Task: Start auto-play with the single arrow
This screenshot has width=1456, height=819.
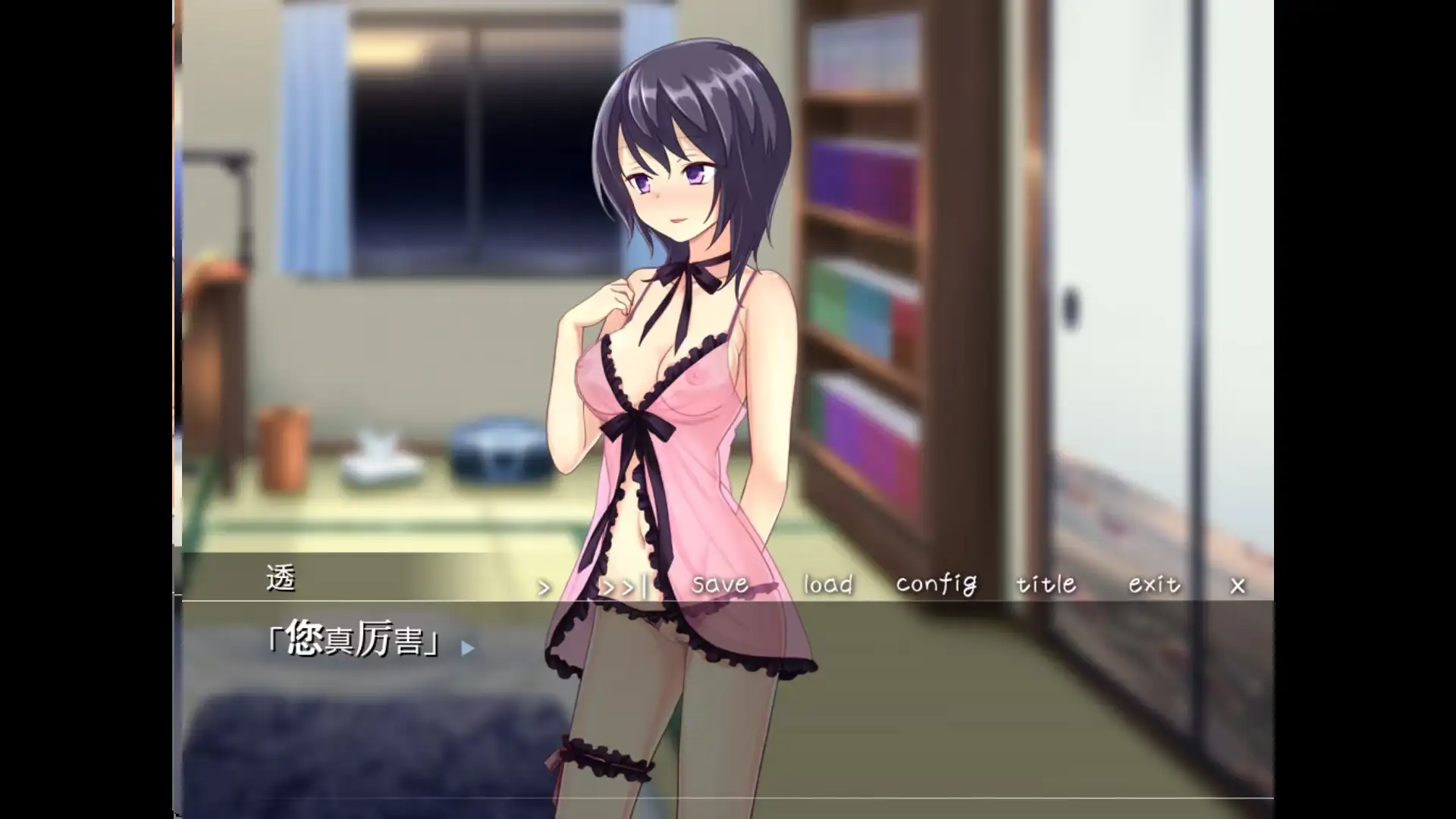Action: 544,587
